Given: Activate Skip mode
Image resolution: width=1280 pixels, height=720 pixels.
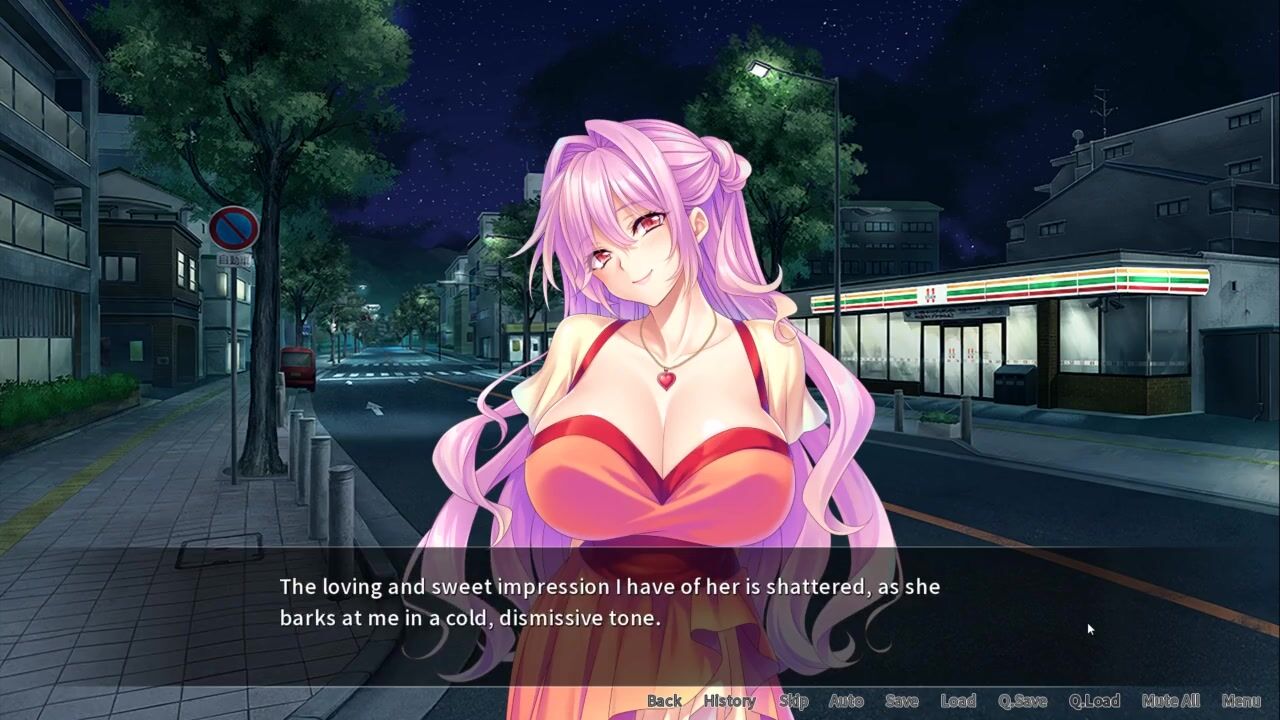Looking at the screenshot, I should click(x=793, y=701).
